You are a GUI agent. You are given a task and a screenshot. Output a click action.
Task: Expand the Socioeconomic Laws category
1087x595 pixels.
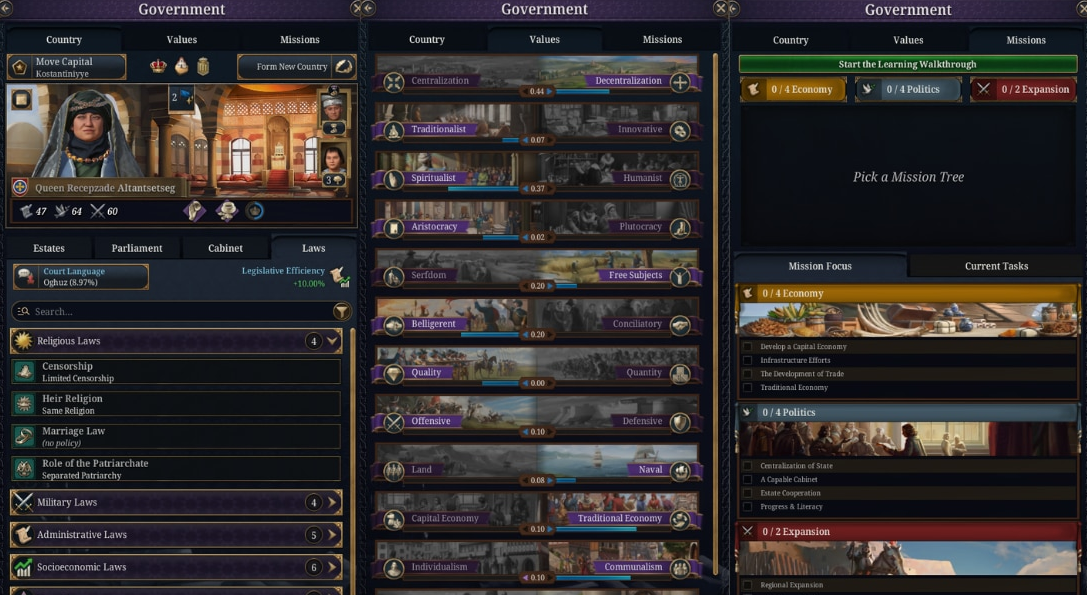pyautogui.click(x=334, y=567)
